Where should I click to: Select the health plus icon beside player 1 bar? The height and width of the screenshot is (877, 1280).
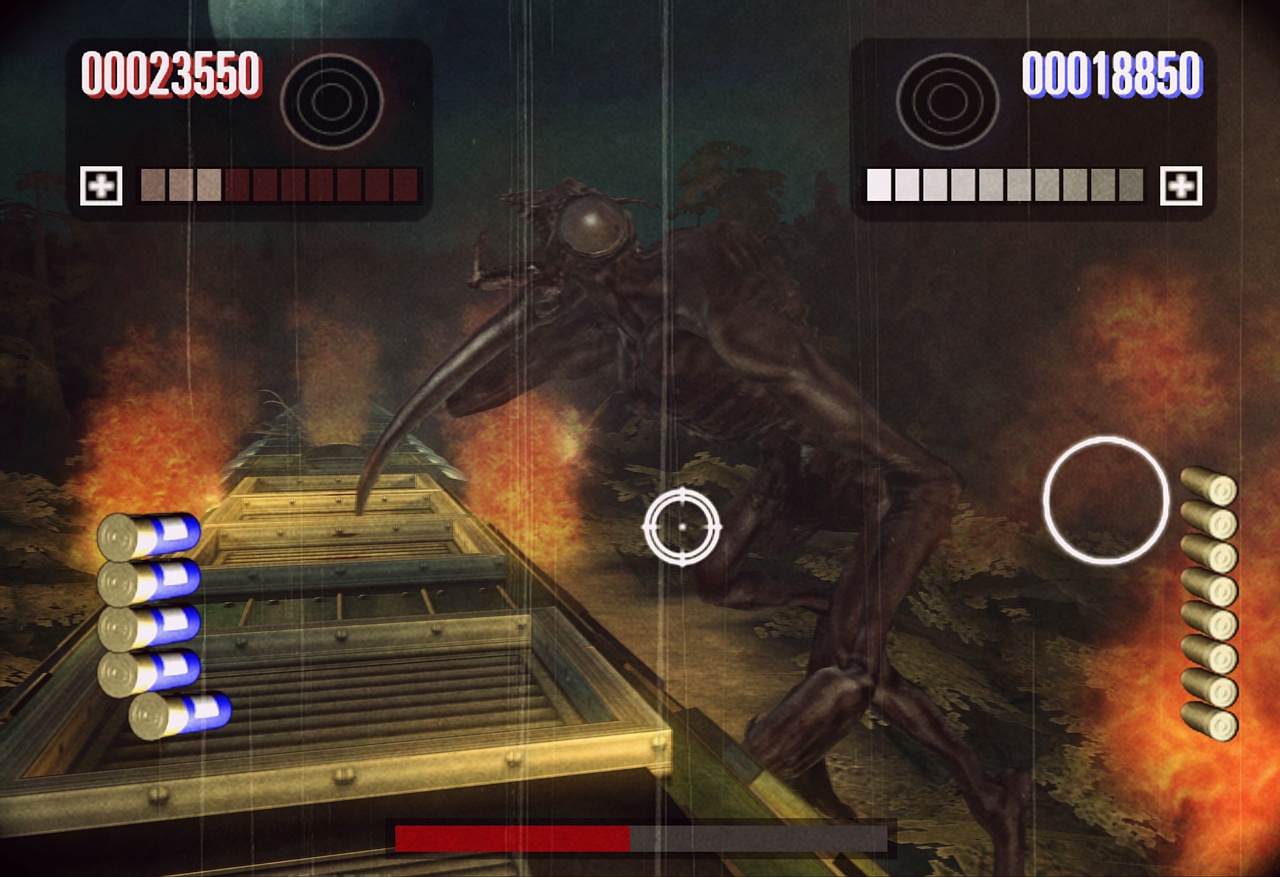coord(101,185)
